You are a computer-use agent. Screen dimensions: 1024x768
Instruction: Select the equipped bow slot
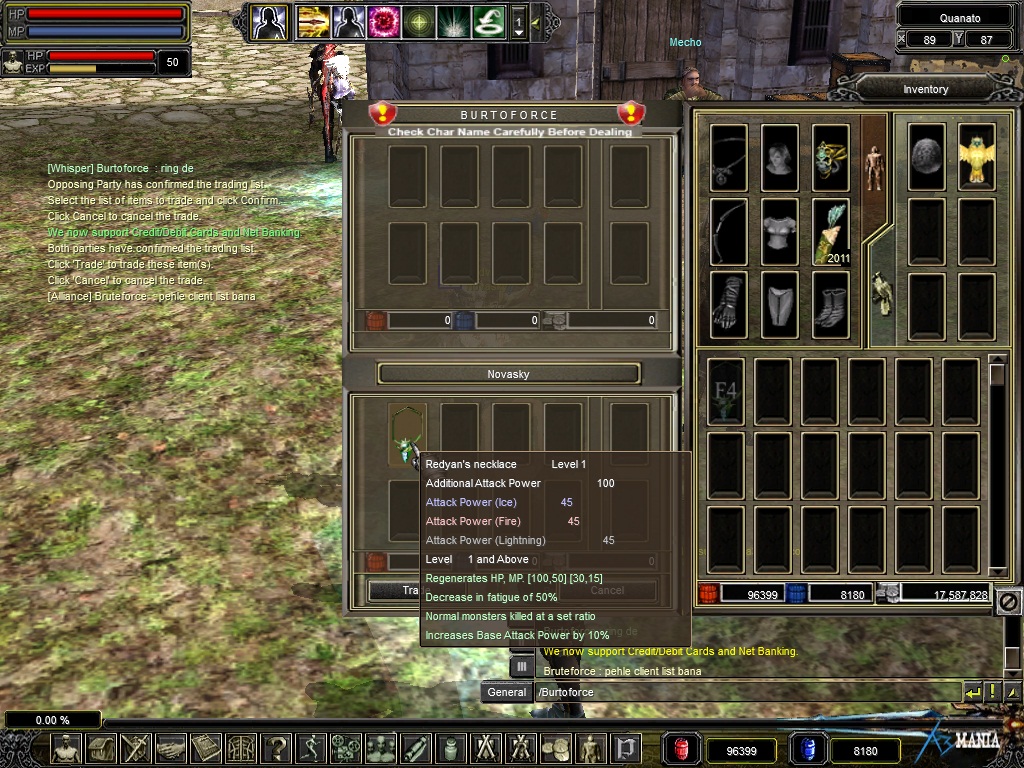(729, 232)
